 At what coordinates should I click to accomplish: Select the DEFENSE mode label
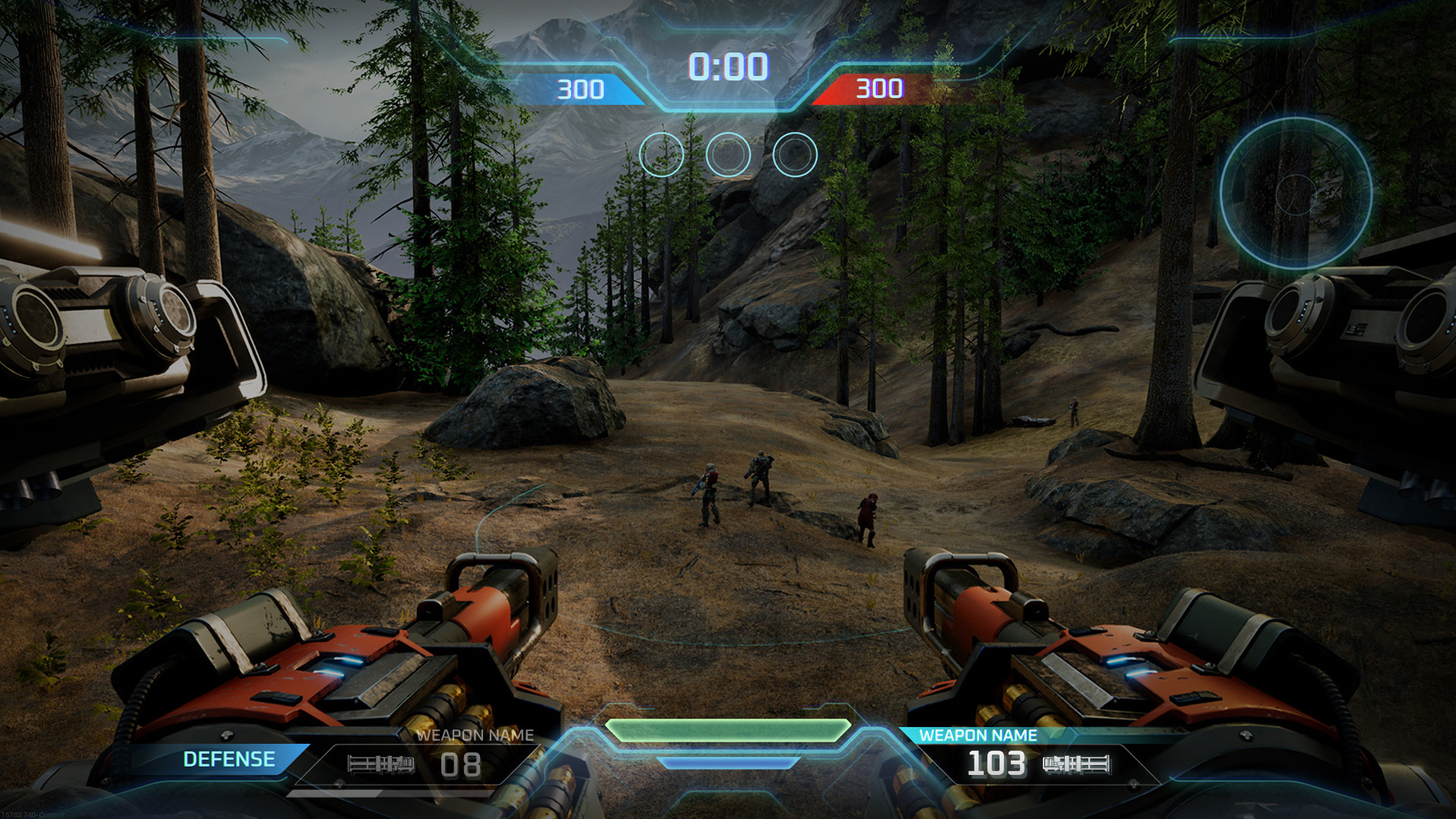(x=229, y=759)
